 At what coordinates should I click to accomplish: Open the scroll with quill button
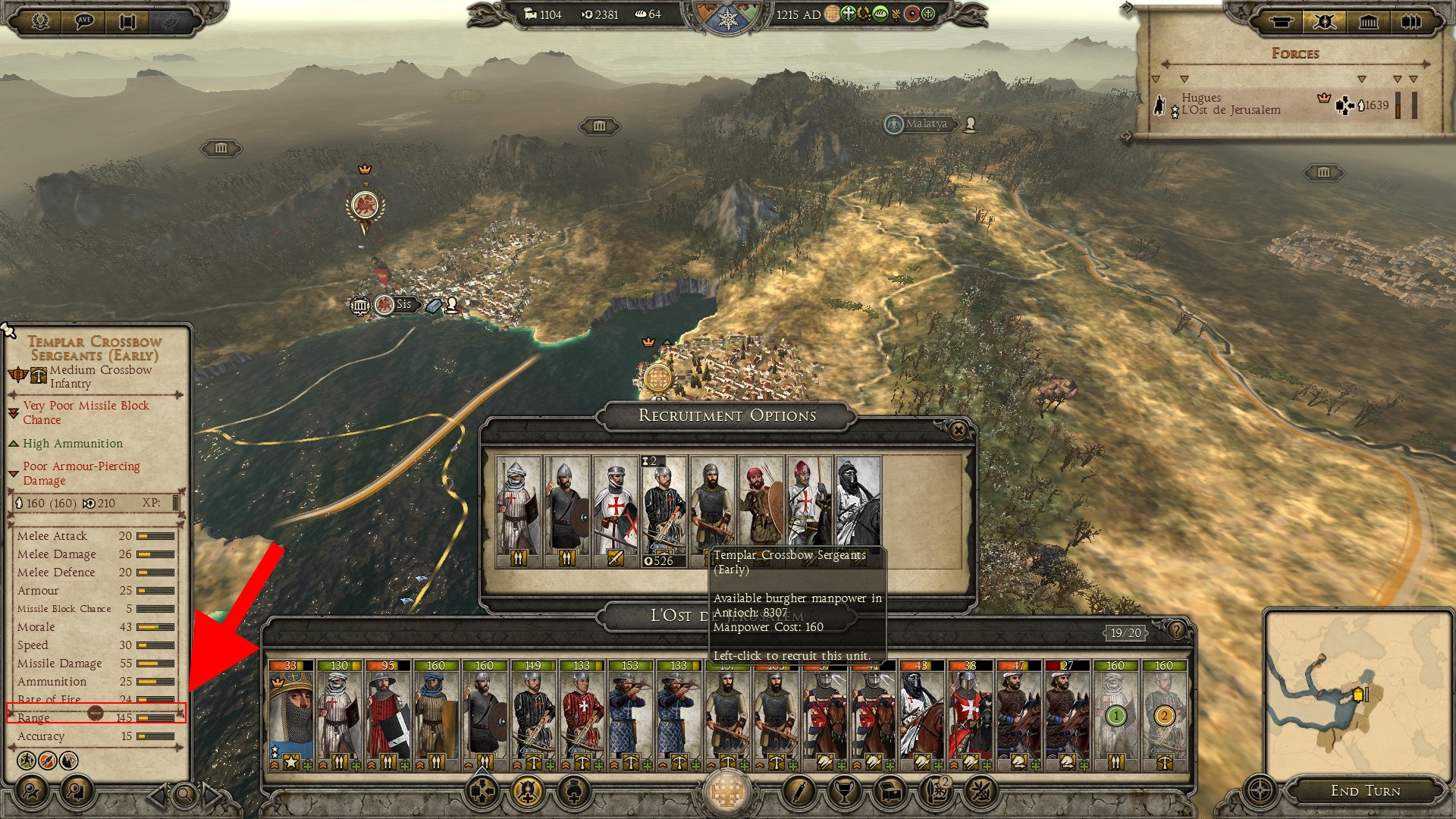tap(798, 792)
